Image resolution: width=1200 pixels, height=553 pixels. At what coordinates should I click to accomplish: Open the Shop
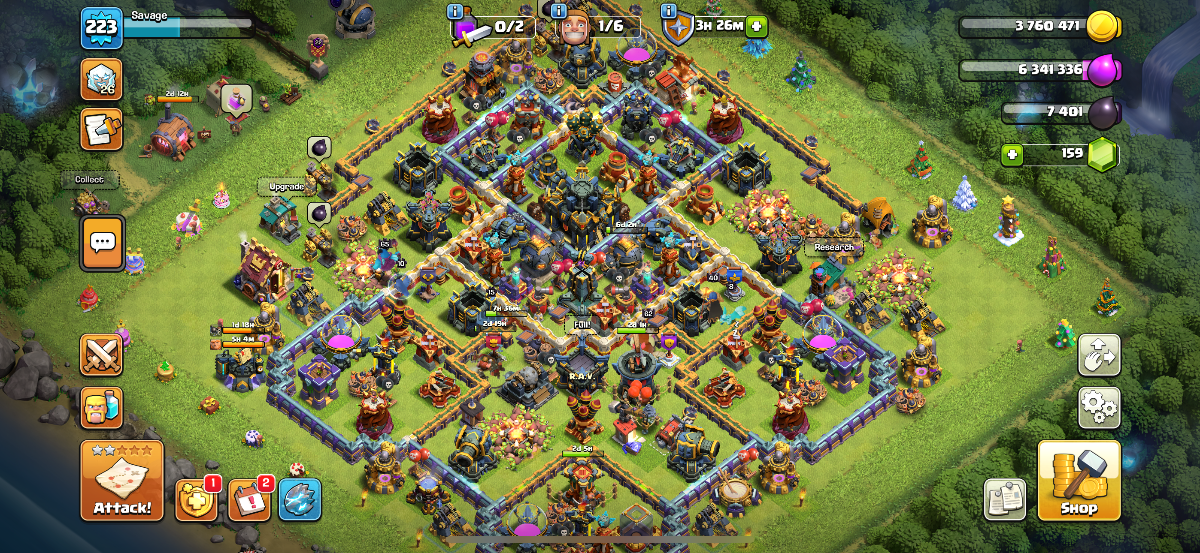coord(1079,481)
